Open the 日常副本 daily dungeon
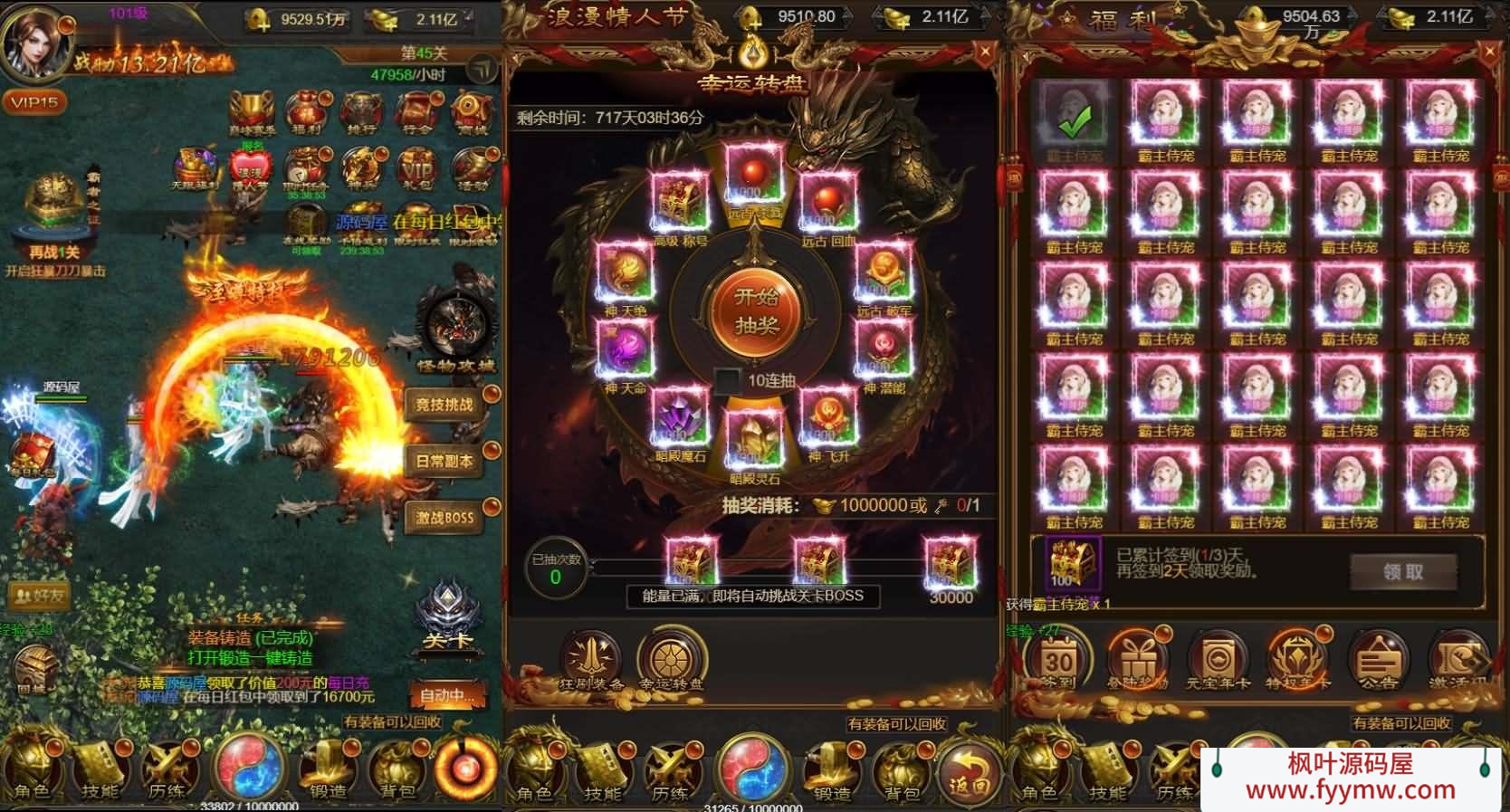1510x812 pixels. coord(445,461)
